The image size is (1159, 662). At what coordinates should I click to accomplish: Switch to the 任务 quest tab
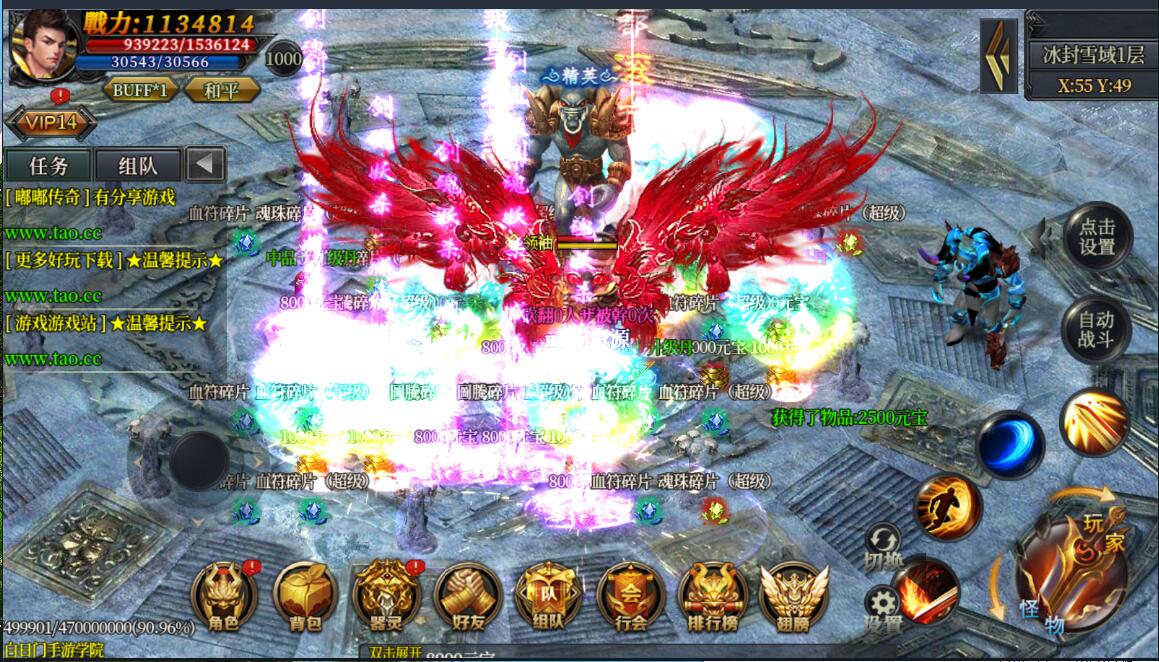[49, 165]
